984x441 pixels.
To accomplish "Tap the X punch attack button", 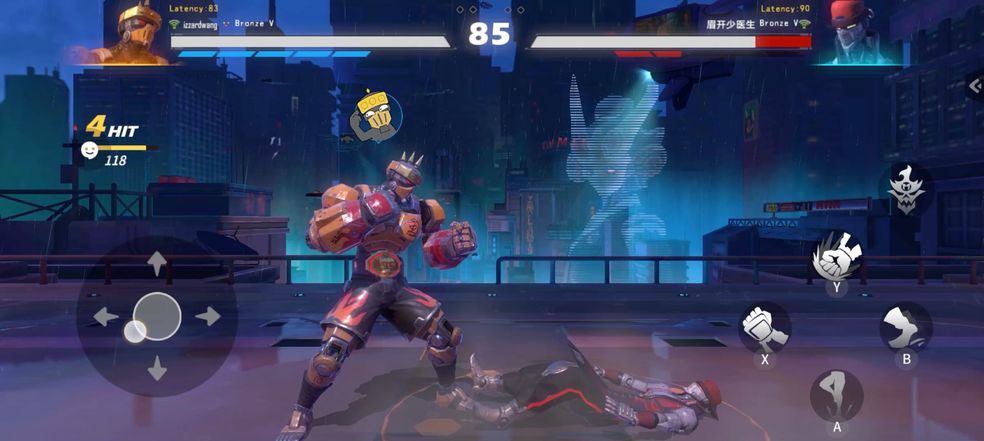I will pos(765,328).
